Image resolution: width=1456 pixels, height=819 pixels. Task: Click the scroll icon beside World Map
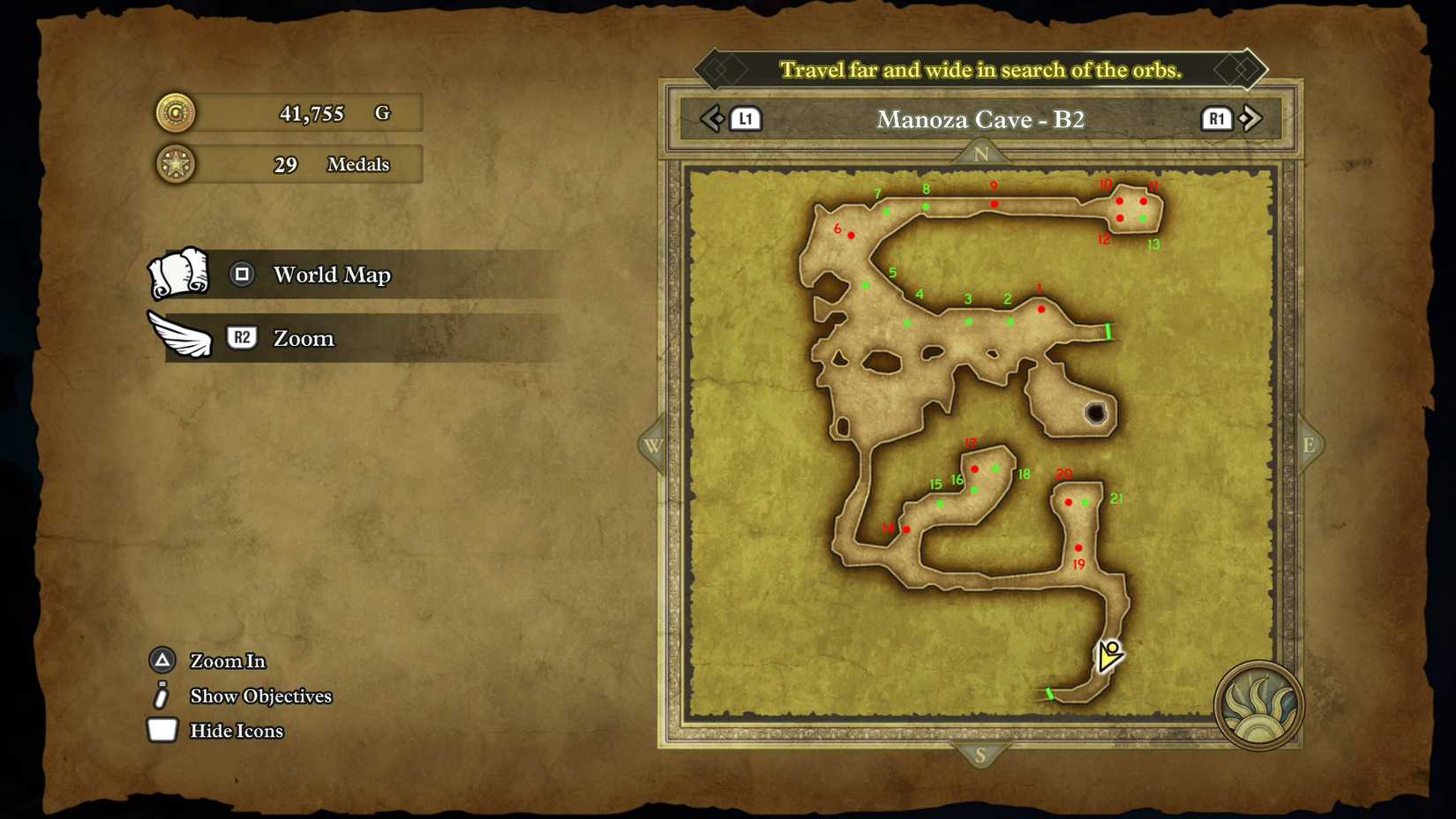[181, 274]
